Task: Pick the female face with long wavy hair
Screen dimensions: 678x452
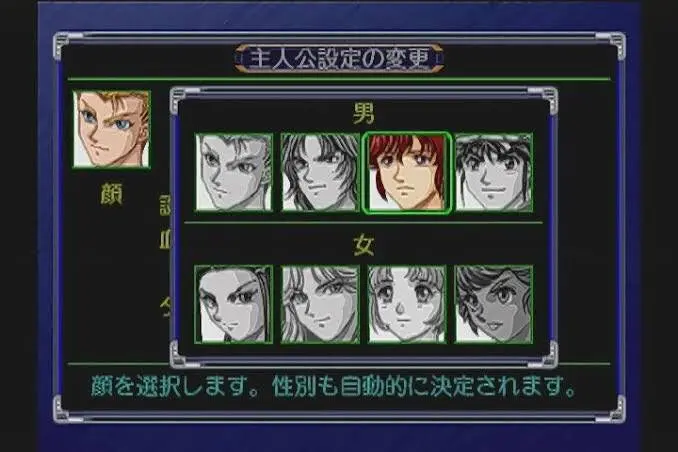Action: click(x=320, y=304)
